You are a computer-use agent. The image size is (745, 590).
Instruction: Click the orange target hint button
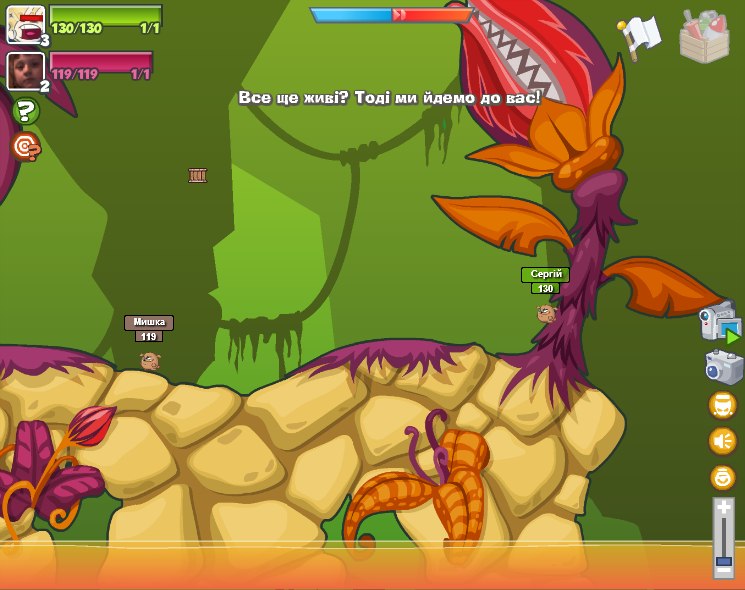coord(26,147)
